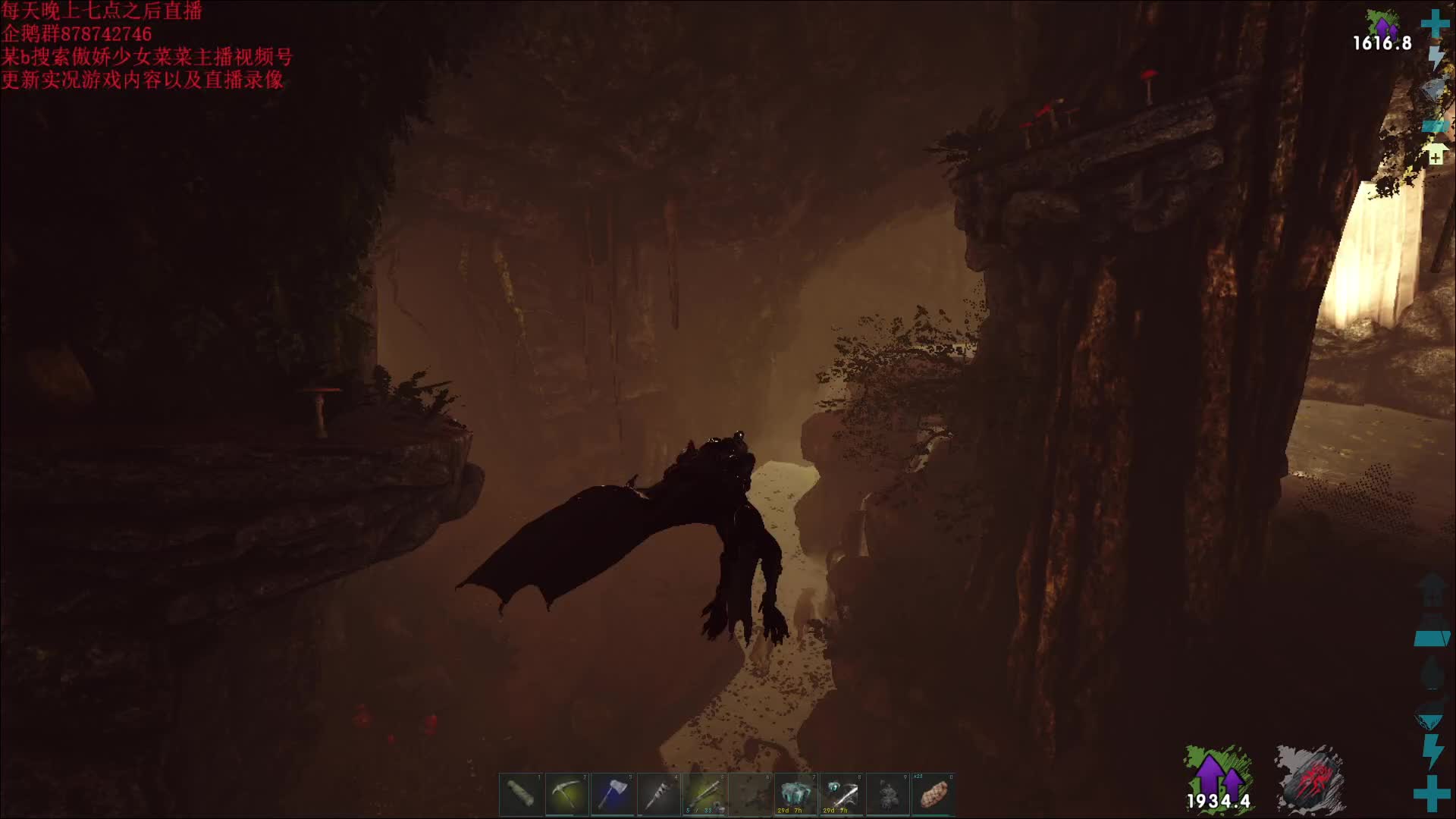Image resolution: width=1456 pixels, height=819 pixels.
Task: Select the dark gray item in slot 9
Action: (887, 795)
